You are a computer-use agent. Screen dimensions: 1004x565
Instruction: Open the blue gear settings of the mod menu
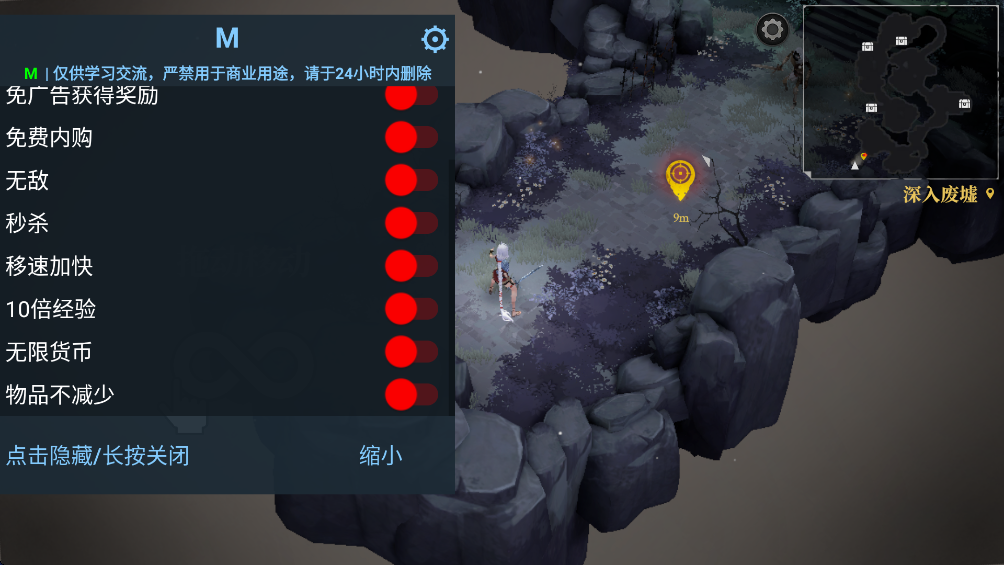(435, 39)
